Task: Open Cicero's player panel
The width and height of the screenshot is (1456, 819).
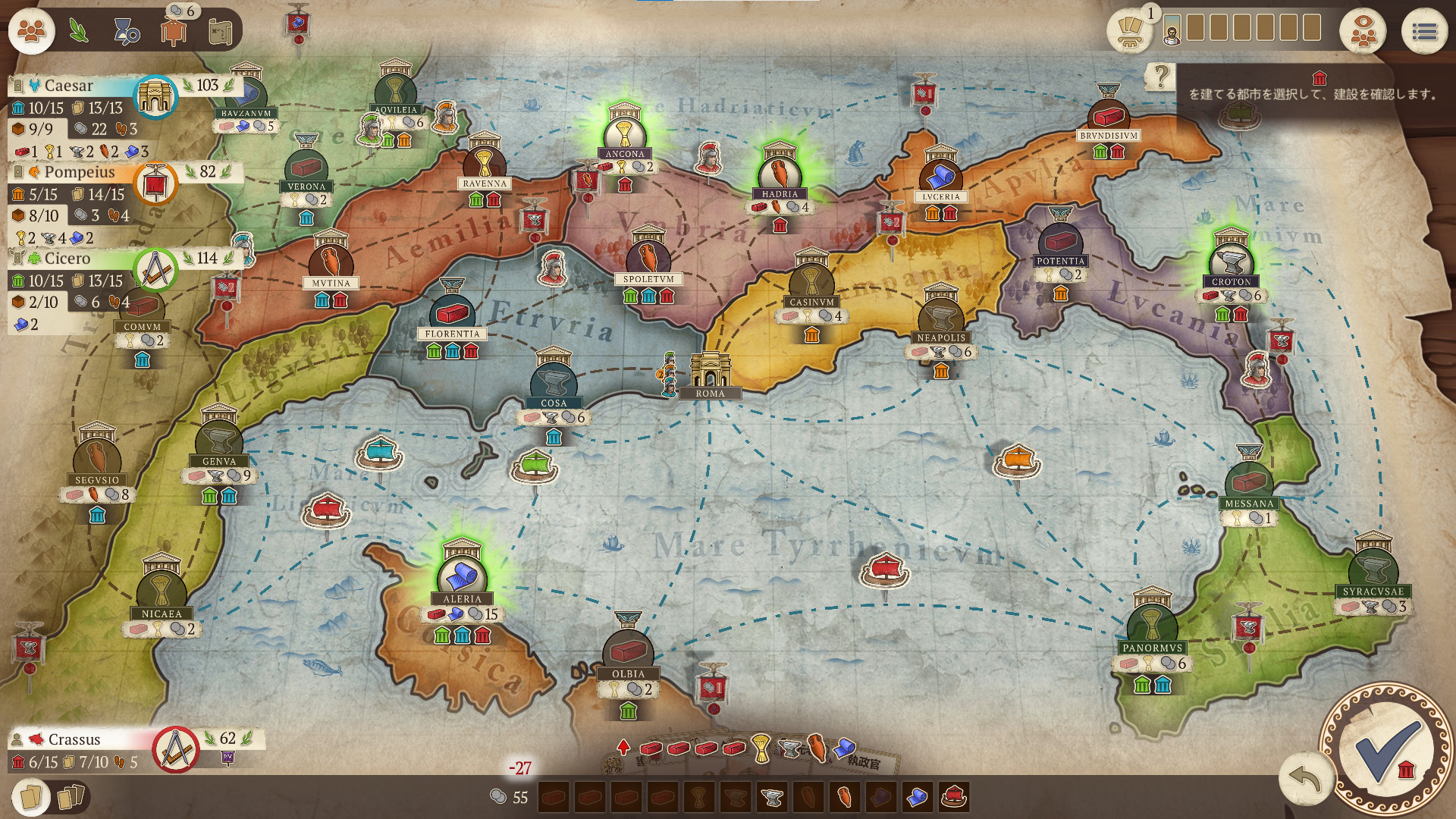Action: coord(67,259)
